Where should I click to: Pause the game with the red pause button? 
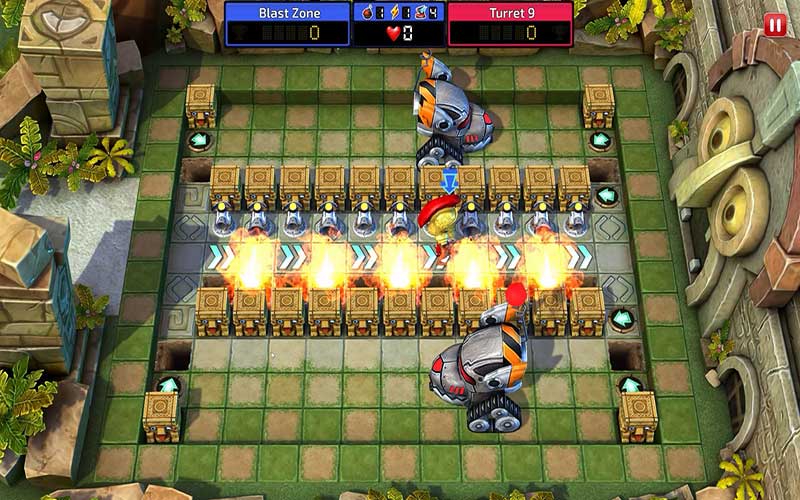tap(774, 25)
